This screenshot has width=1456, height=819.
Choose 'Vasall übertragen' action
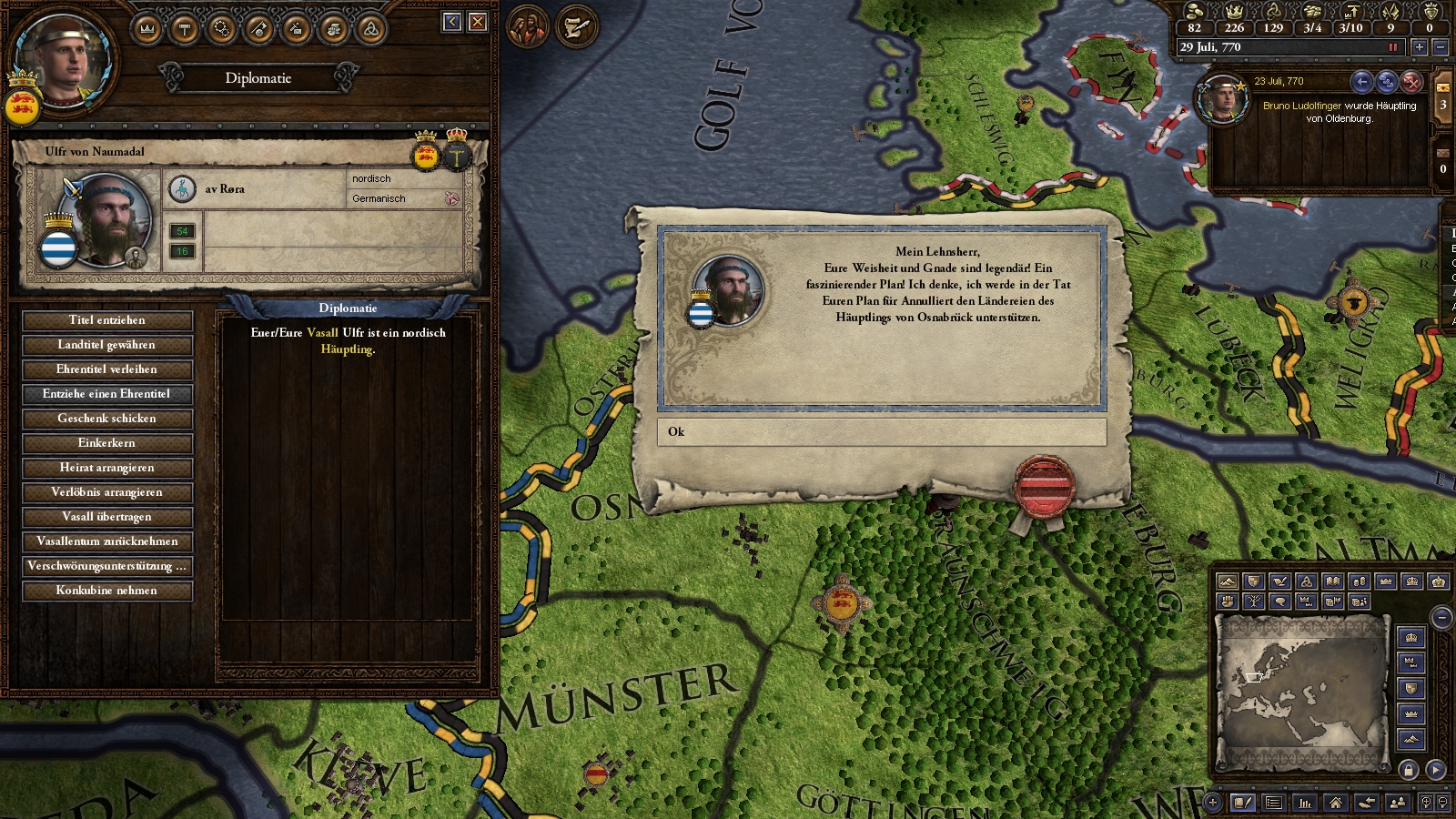107,517
